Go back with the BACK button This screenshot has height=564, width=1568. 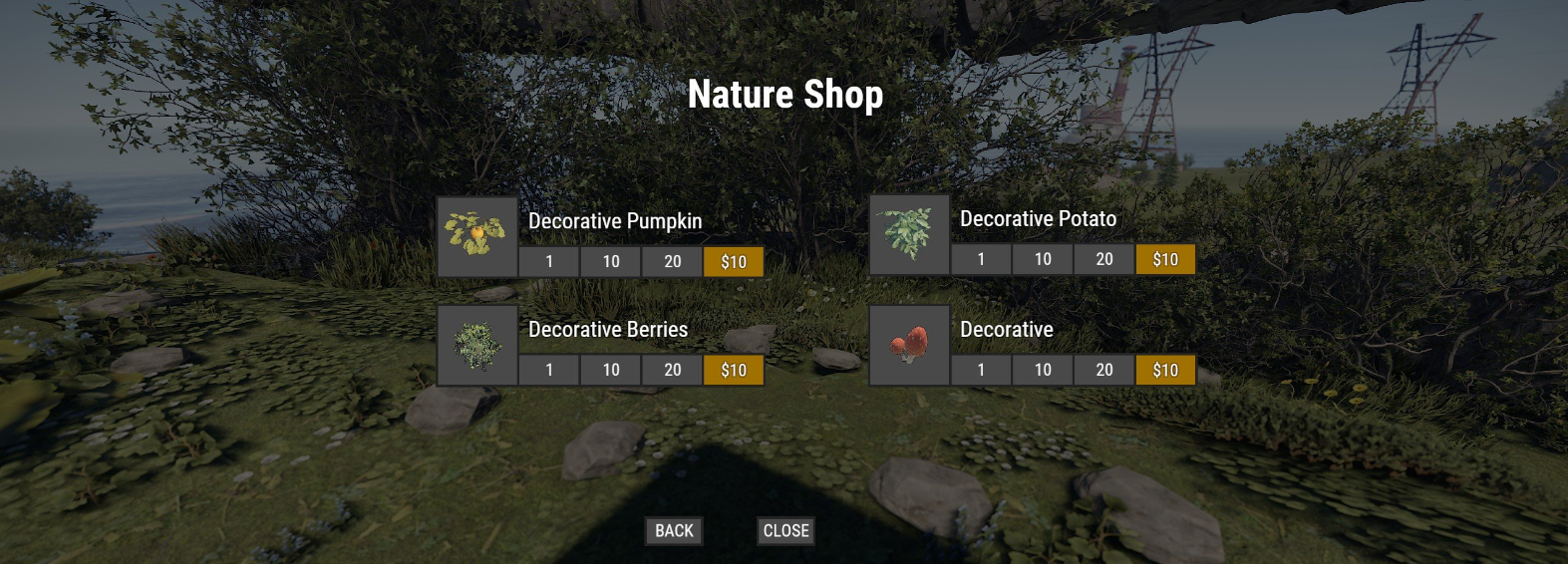coord(674,531)
